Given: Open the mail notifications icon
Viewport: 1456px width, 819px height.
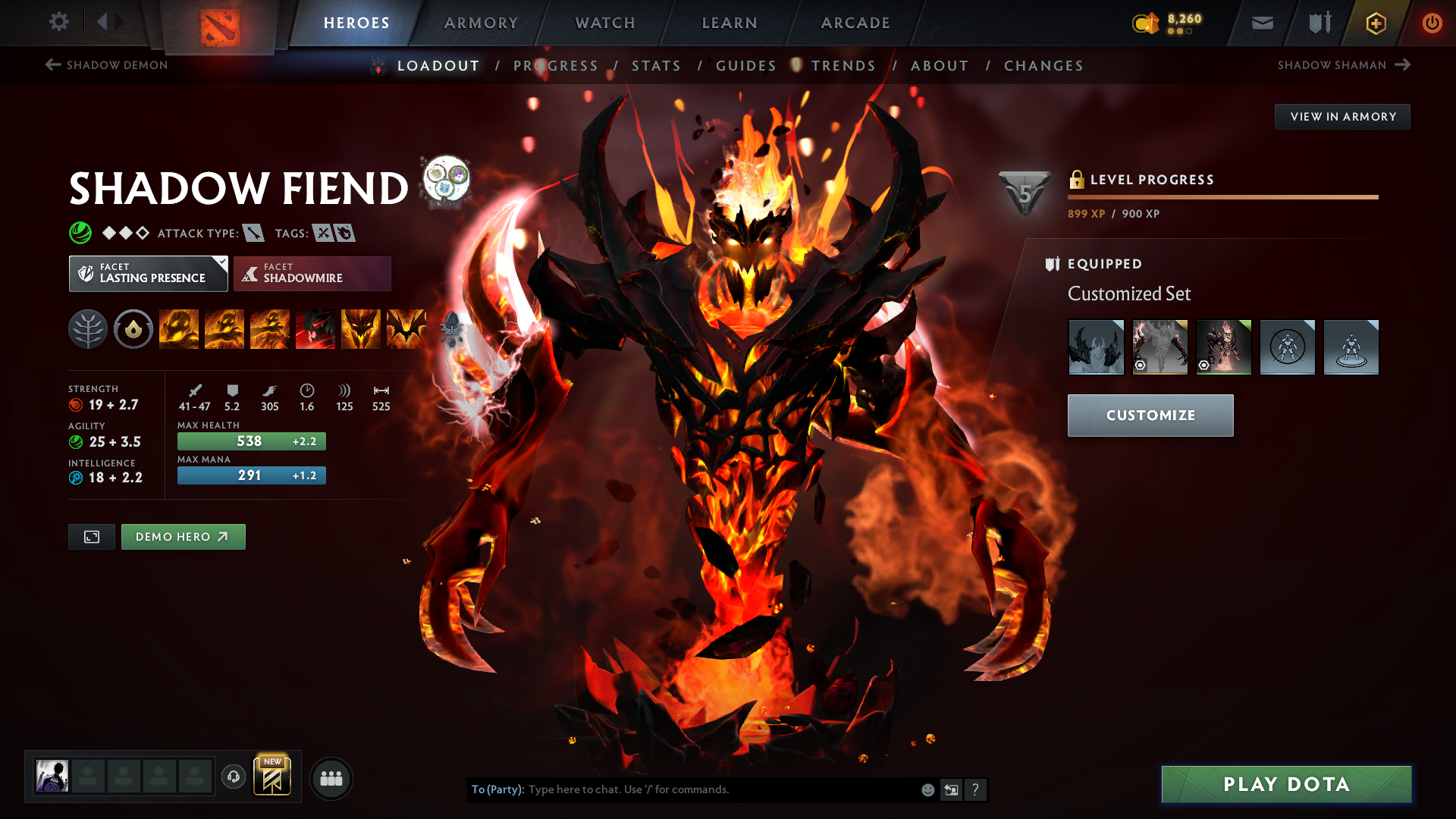Looking at the screenshot, I should click(x=1262, y=23).
